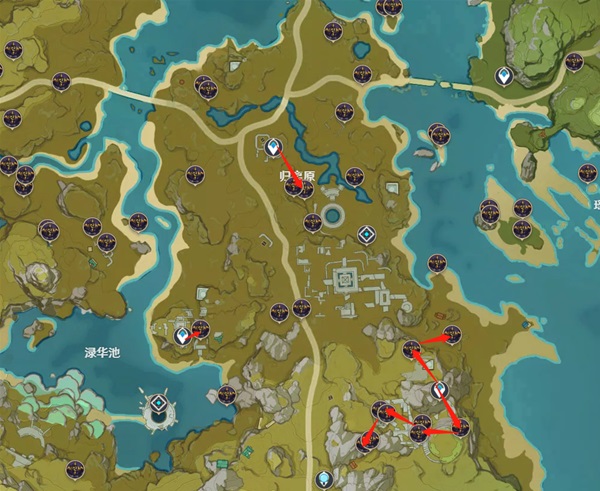Click the teleport waypoint east of 渌华池 ruins
This screenshot has width=600, height=491.
182,337
